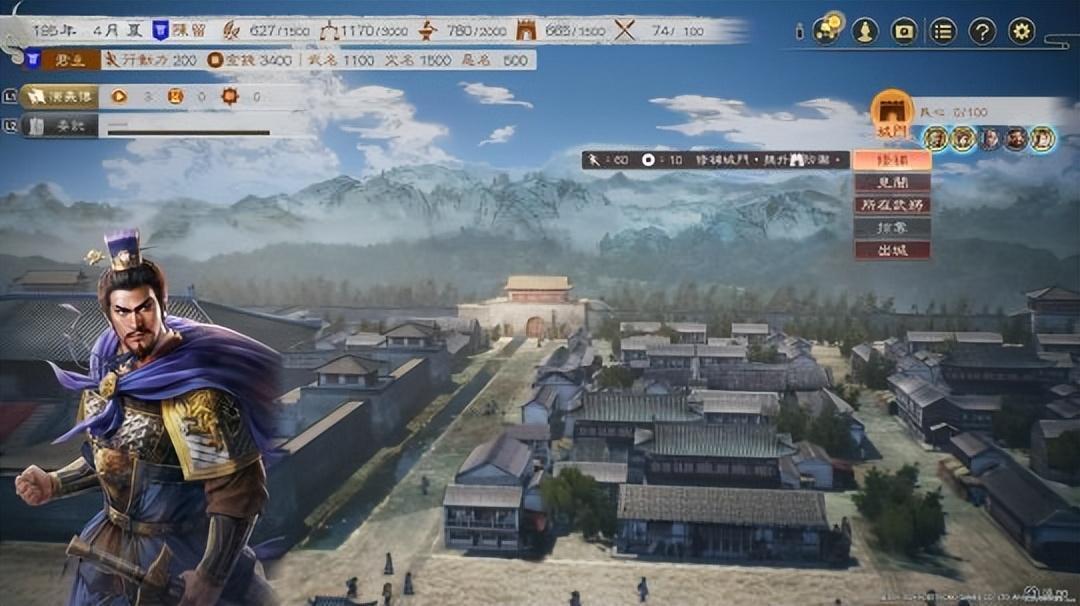Select the 探索 search menu option
Screen dimensions: 1080x606
tap(892, 228)
